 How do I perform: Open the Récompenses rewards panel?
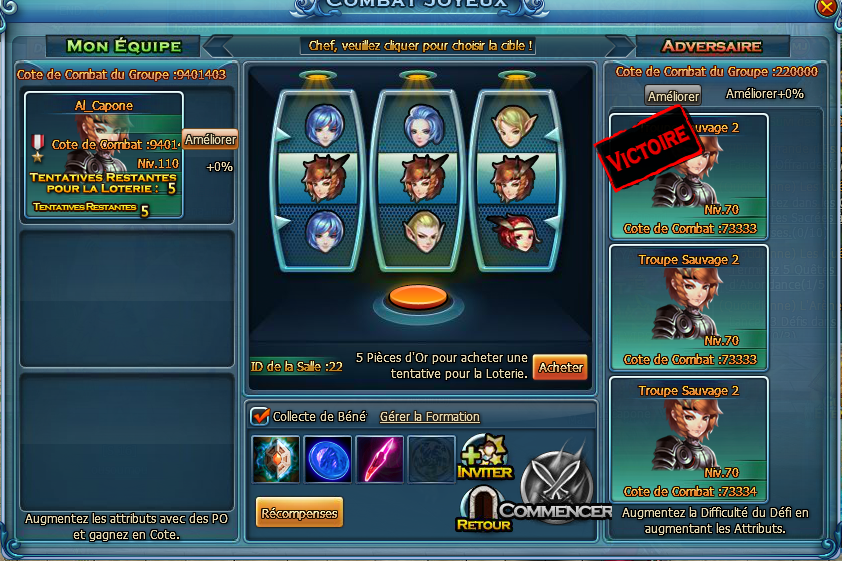[x=299, y=513]
